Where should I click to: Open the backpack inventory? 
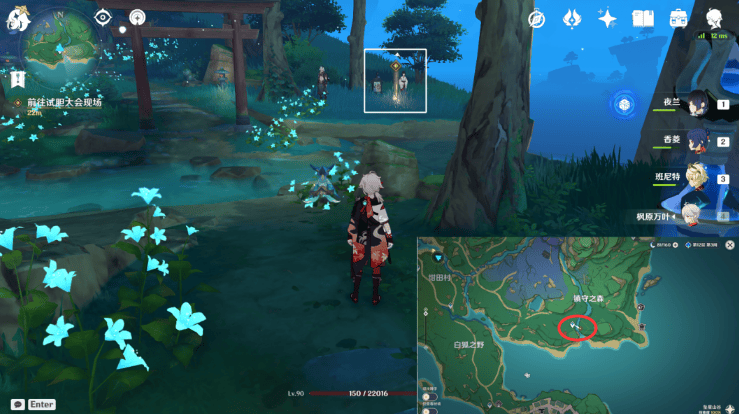pos(678,18)
